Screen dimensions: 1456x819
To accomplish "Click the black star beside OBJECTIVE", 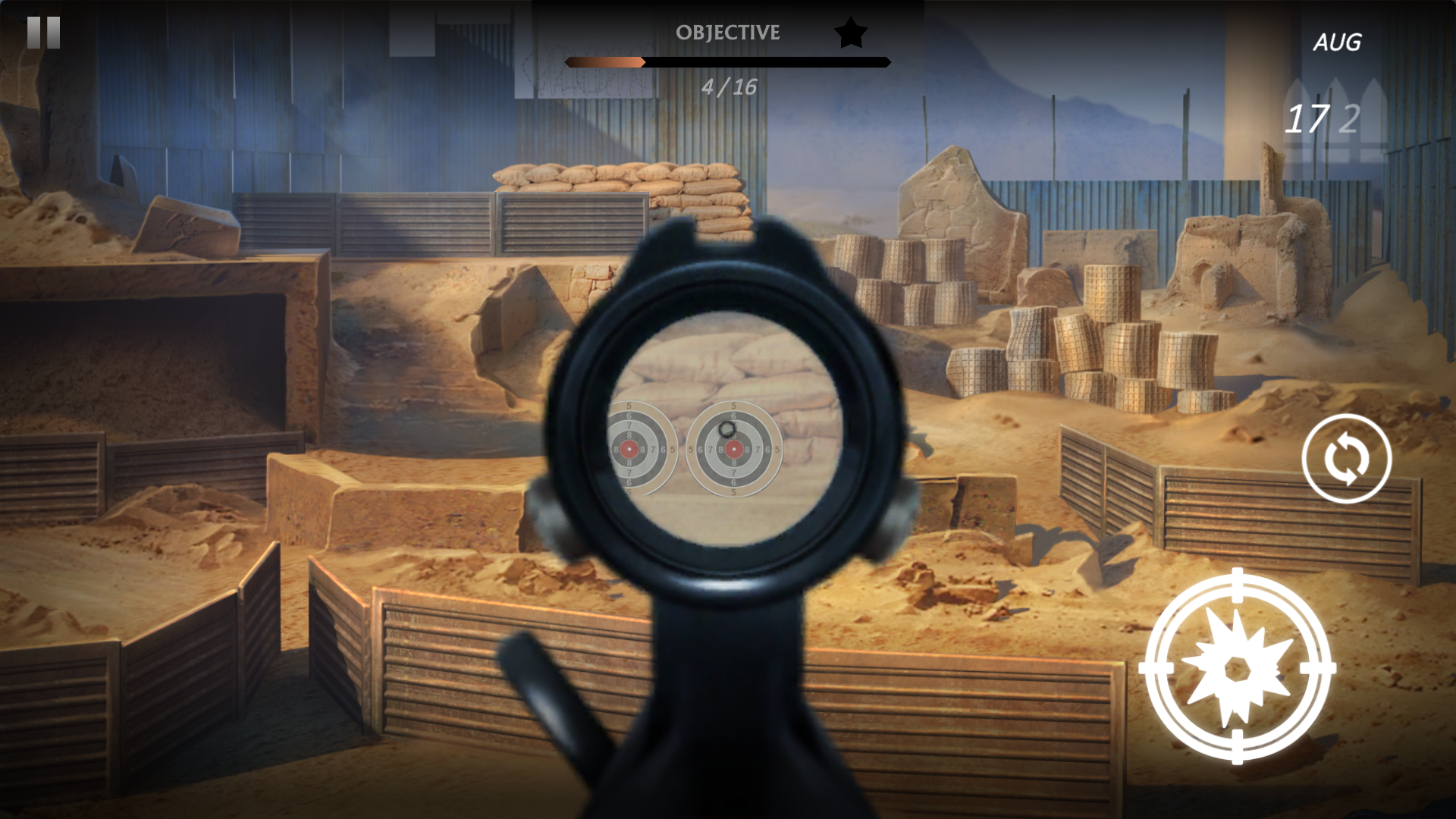I will tap(849, 33).
